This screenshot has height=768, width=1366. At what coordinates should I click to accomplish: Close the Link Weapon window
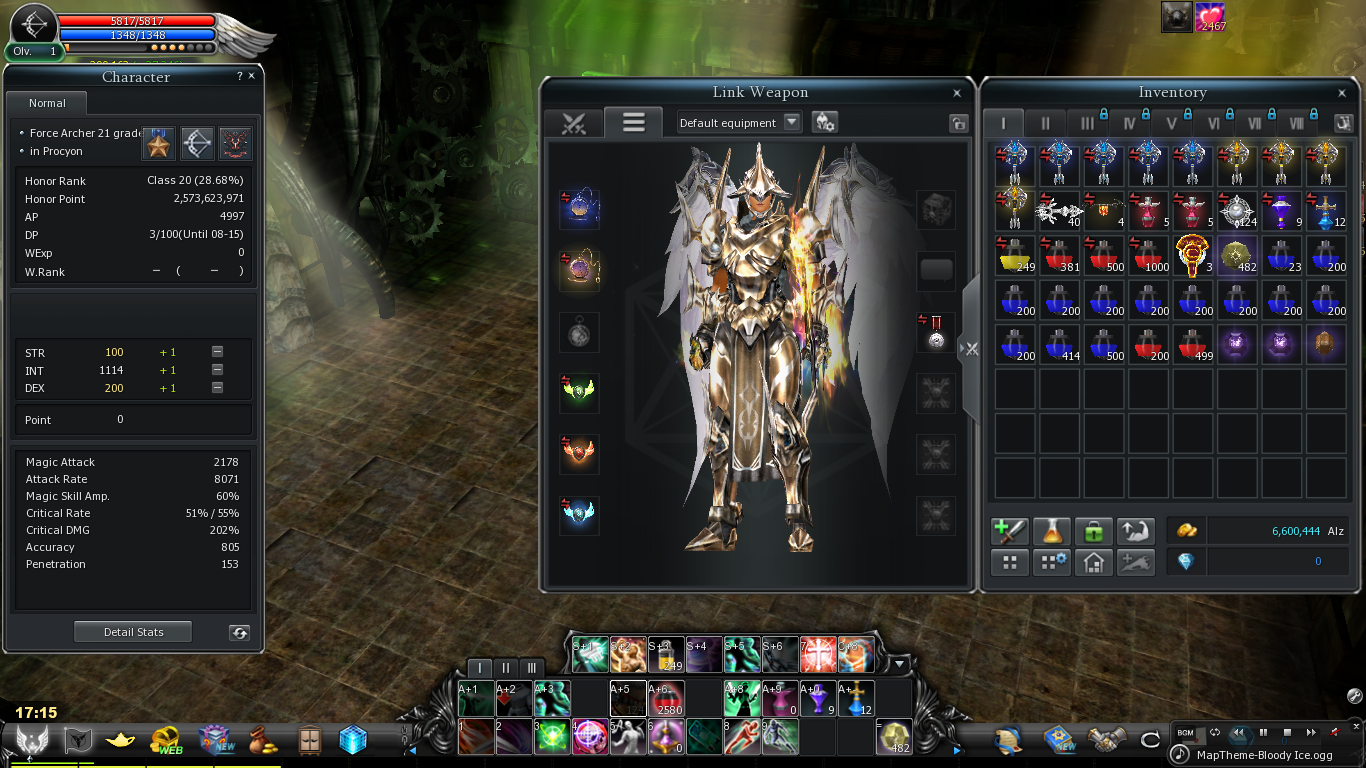point(957,93)
